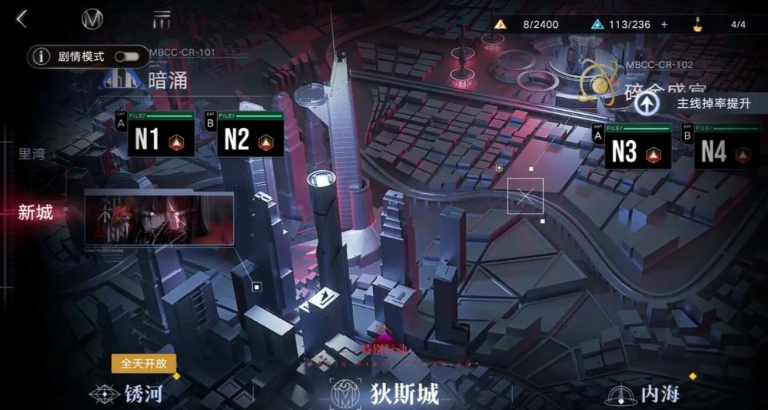This screenshot has height=410, width=768.
Task: Open the home menu via the M emblem
Action: [x=93, y=19]
